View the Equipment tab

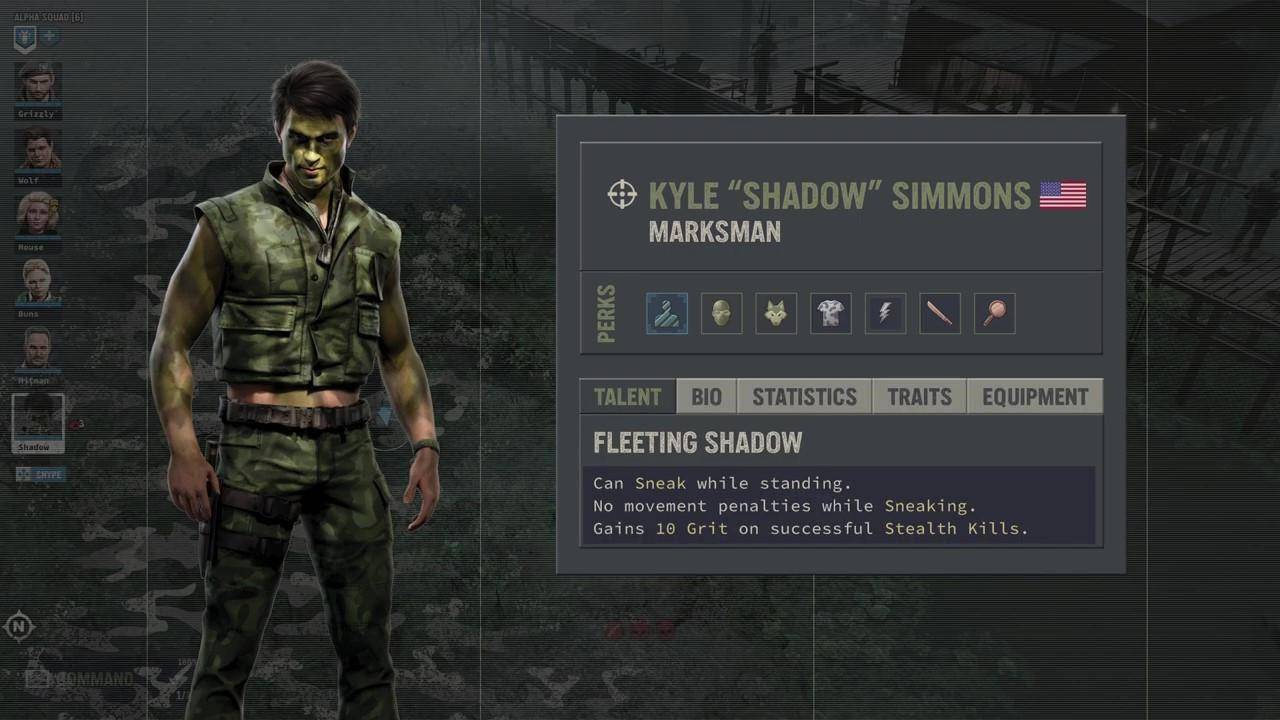[x=1034, y=397]
